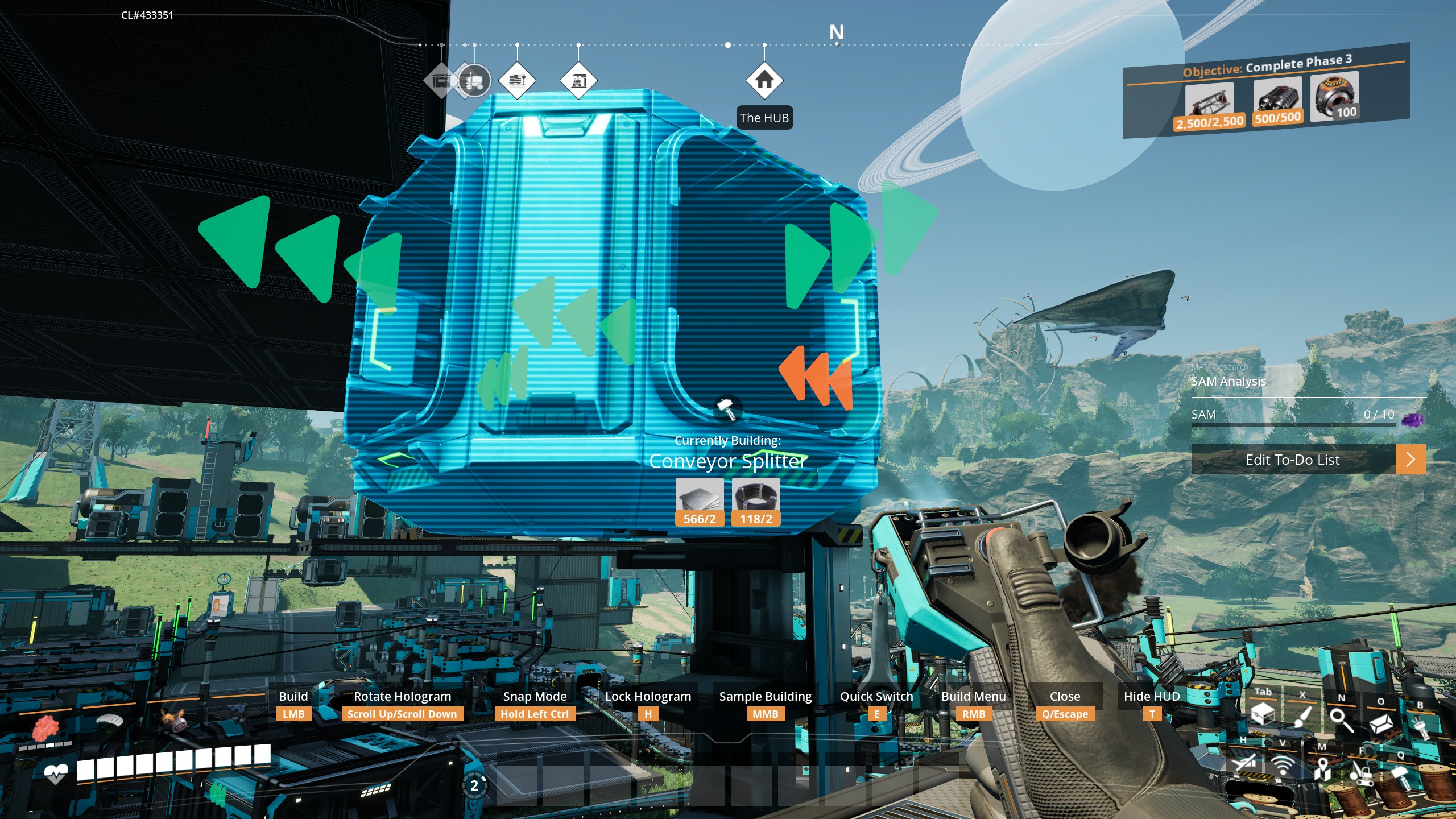Open the paintbrush customizer shortcut

(x=1302, y=715)
